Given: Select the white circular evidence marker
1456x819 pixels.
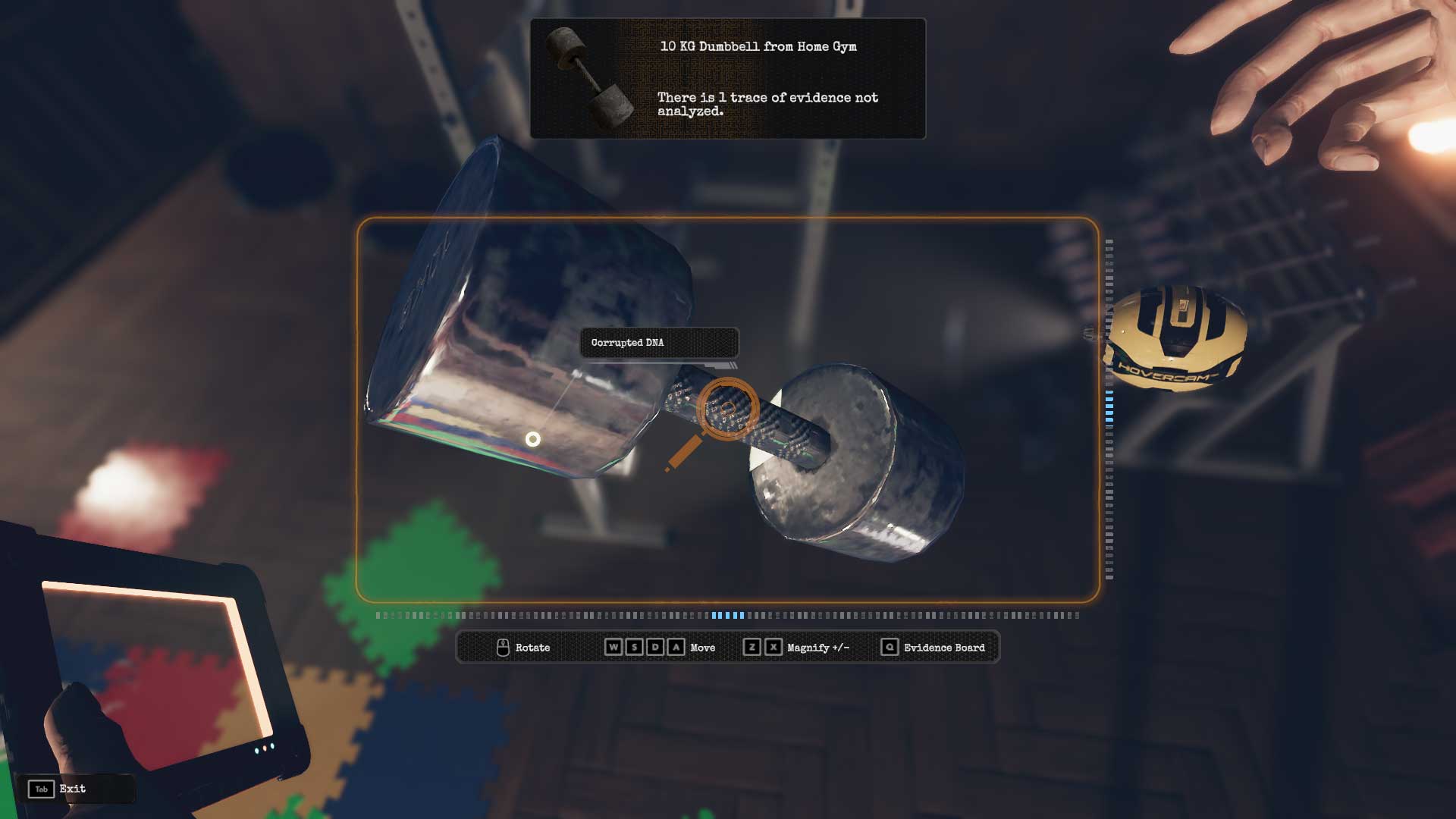Looking at the screenshot, I should pyautogui.click(x=533, y=439).
